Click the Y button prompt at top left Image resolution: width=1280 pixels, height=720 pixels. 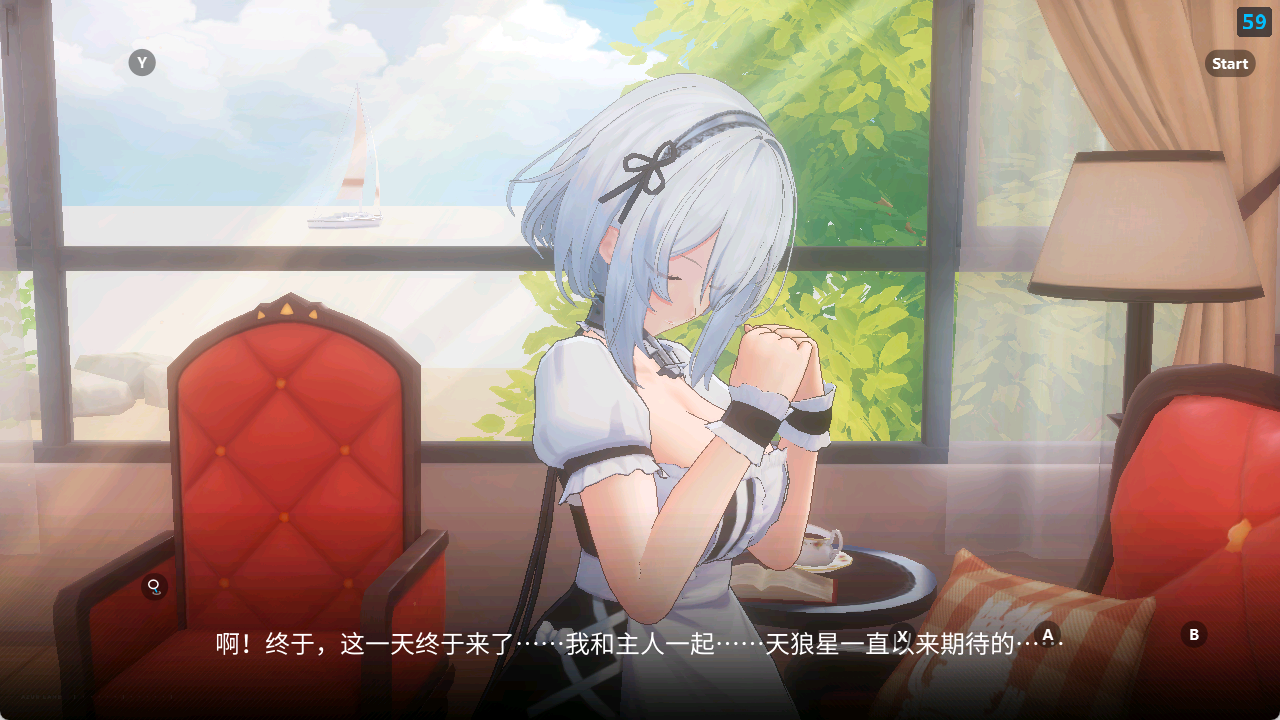click(141, 62)
